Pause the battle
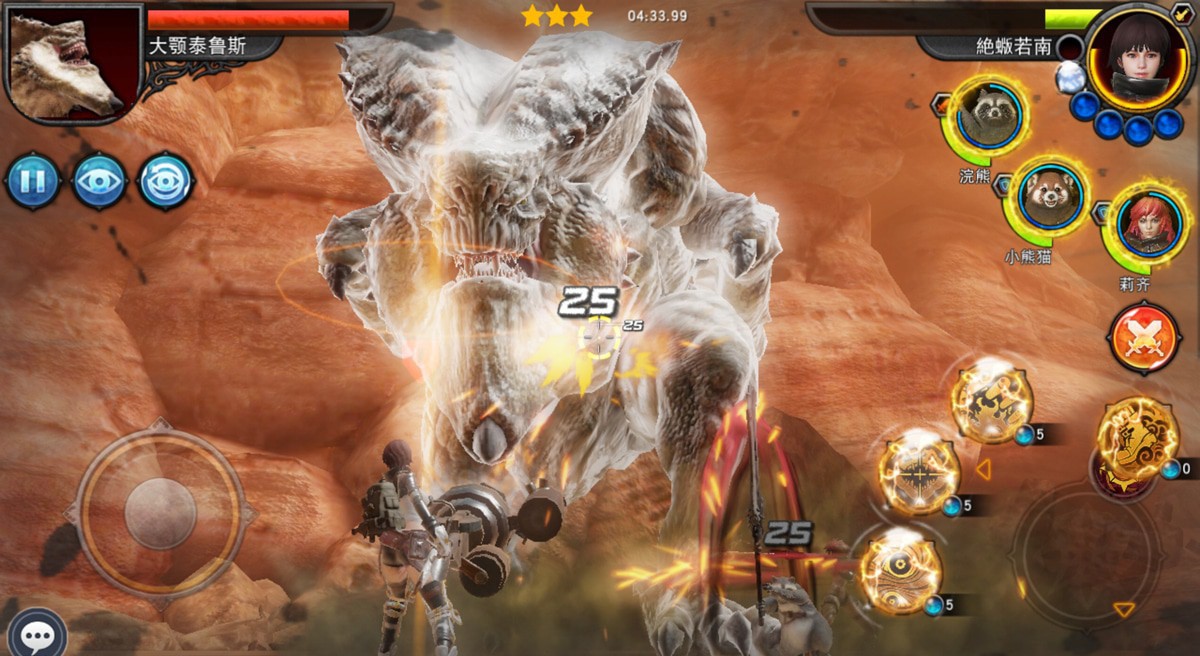Image resolution: width=1200 pixels, height=656 pixels. 33,182
